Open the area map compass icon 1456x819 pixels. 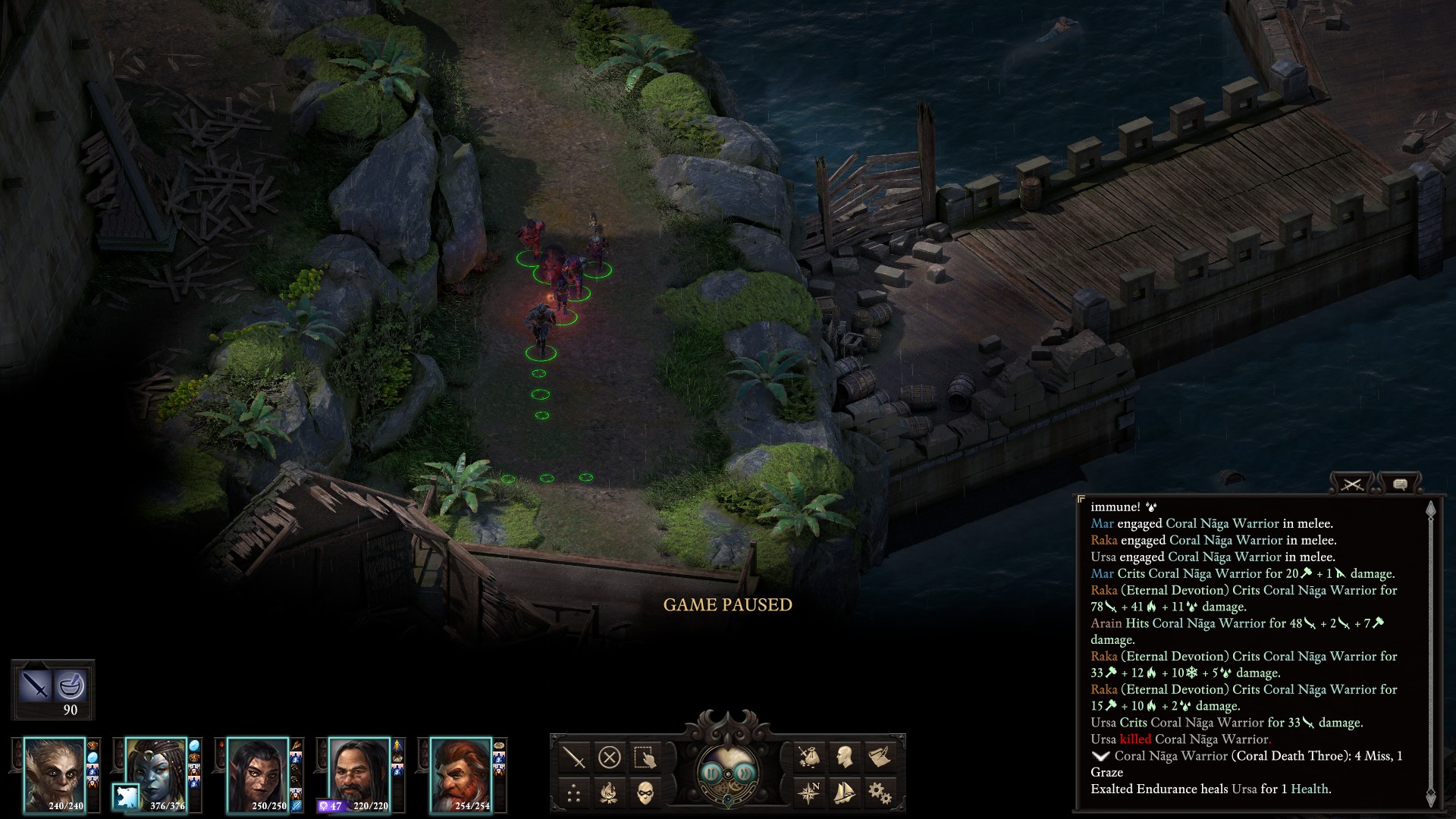click(x=808, y=793)
